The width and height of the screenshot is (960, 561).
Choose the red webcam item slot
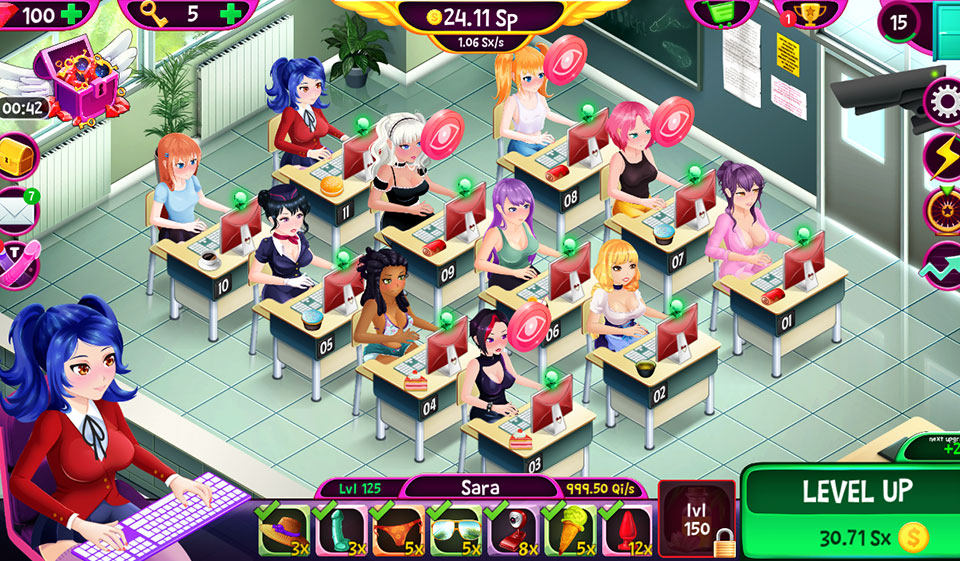click(511, 529)
